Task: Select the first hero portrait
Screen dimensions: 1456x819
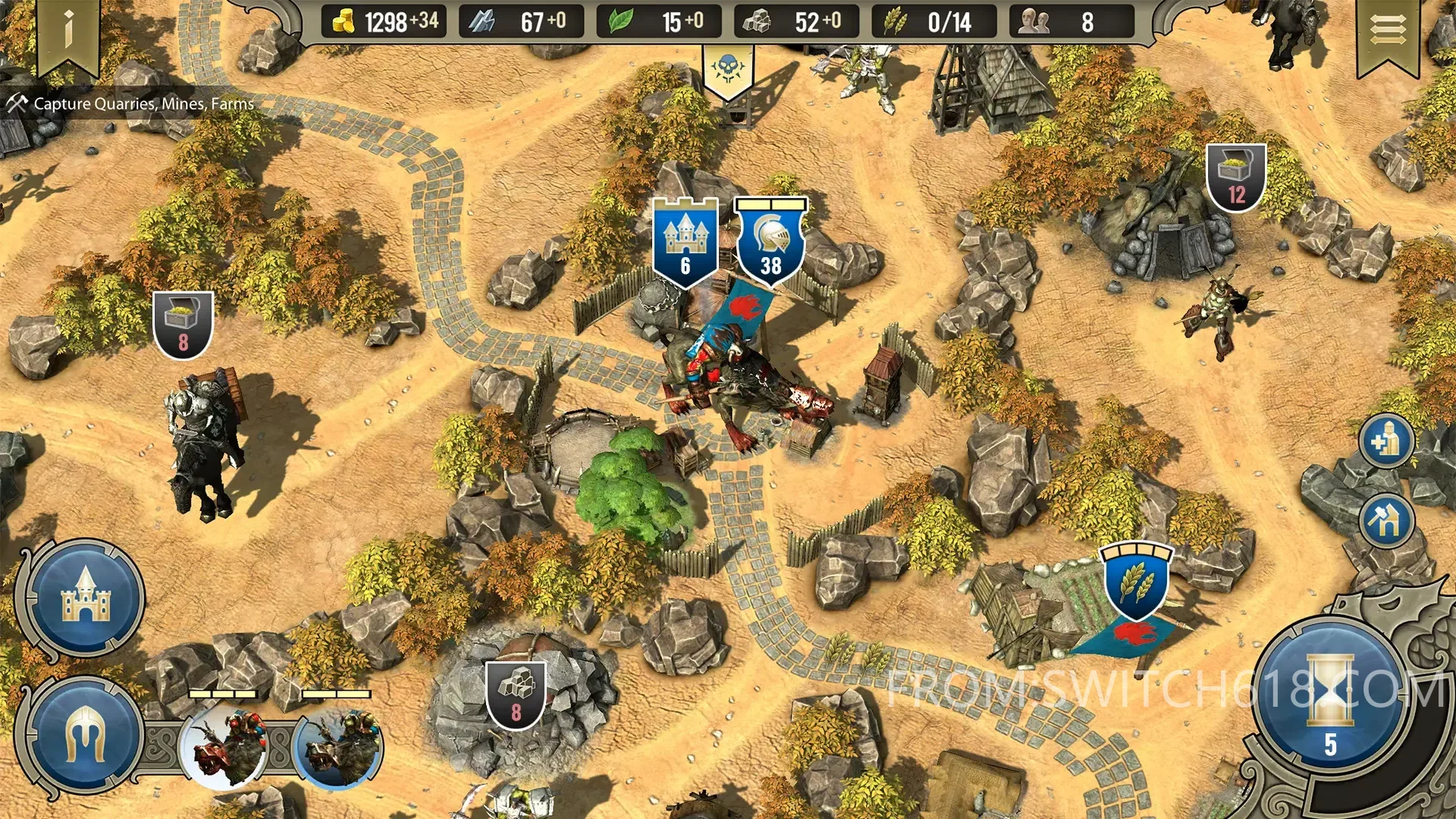Action: click(224, 747)
